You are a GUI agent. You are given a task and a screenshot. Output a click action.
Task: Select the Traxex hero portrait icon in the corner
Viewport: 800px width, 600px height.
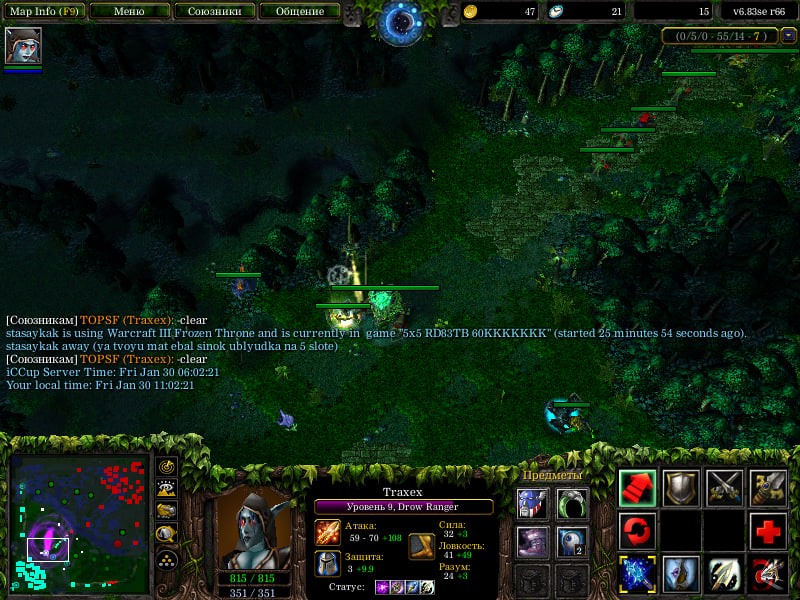pyautogui.click(x=22, y=47)
